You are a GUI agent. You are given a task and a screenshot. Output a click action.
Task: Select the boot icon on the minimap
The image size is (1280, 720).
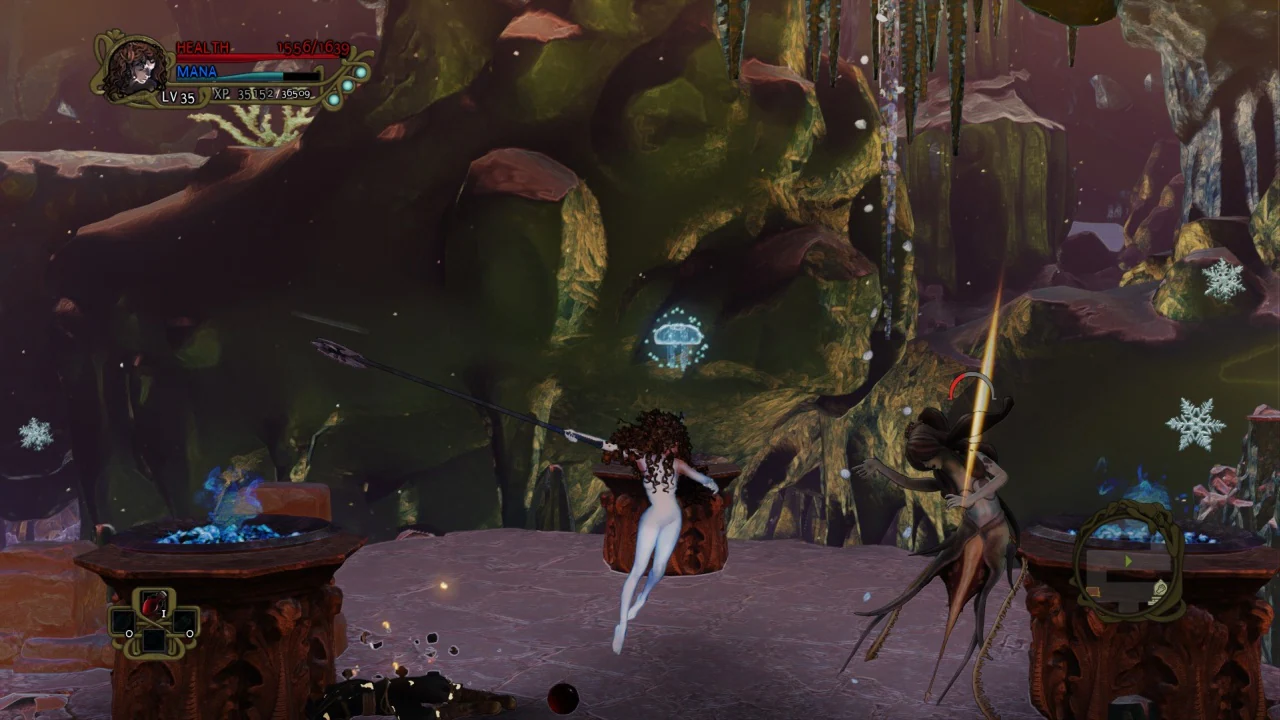[1161, 589]
